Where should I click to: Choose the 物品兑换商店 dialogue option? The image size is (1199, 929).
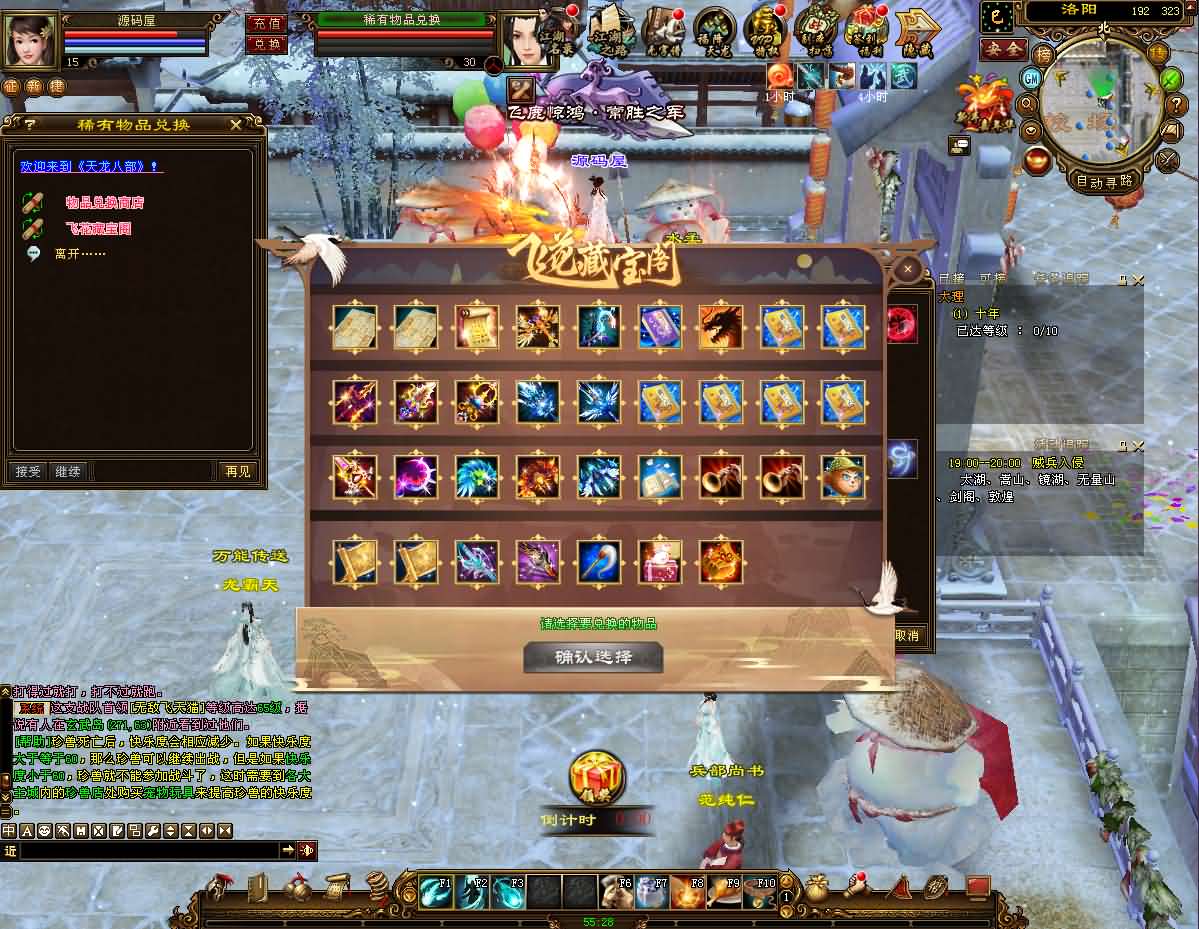click(x=104, y=202)
